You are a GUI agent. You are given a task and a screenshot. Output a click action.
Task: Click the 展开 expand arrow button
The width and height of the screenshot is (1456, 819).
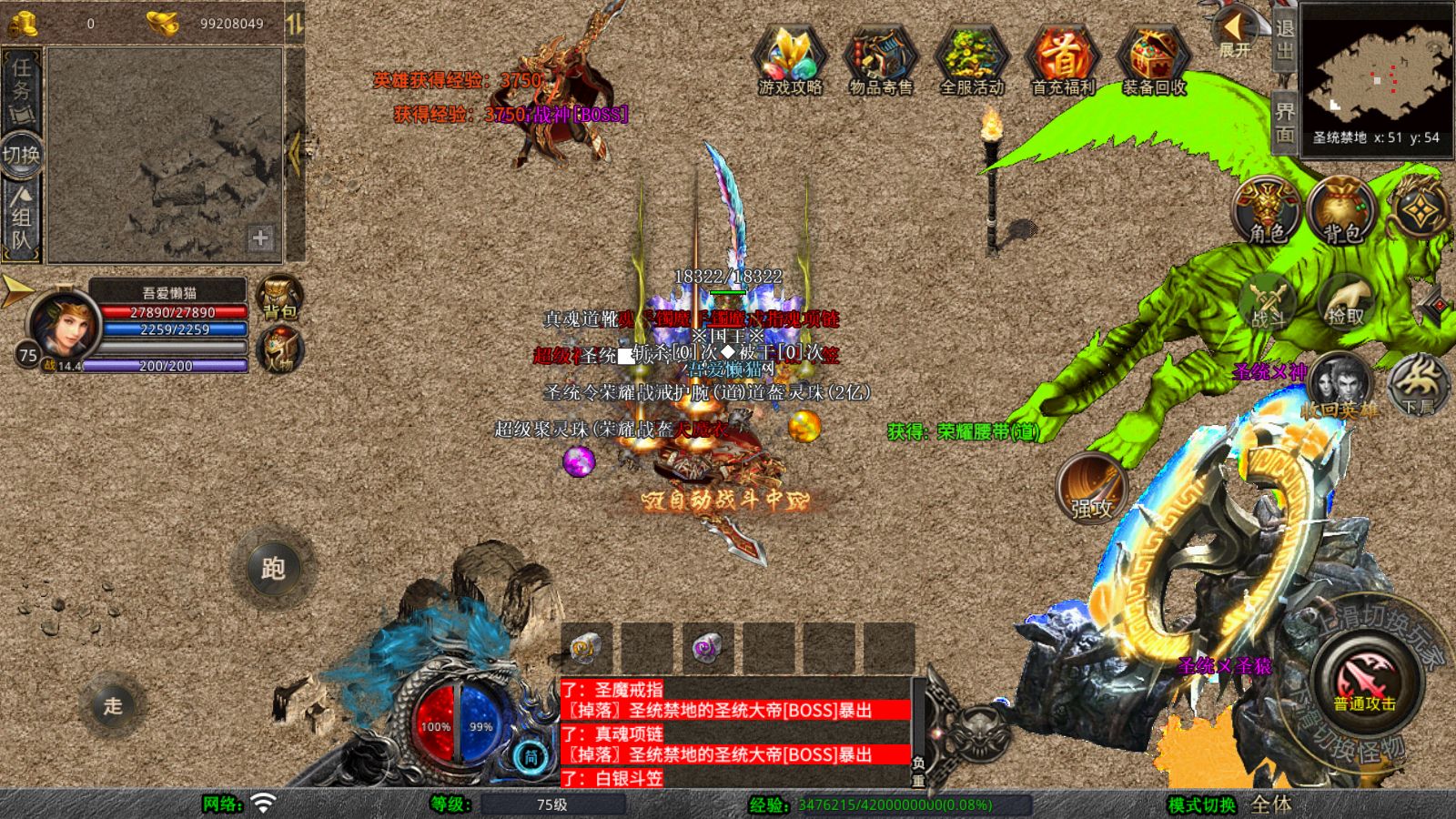point(1235,32)
